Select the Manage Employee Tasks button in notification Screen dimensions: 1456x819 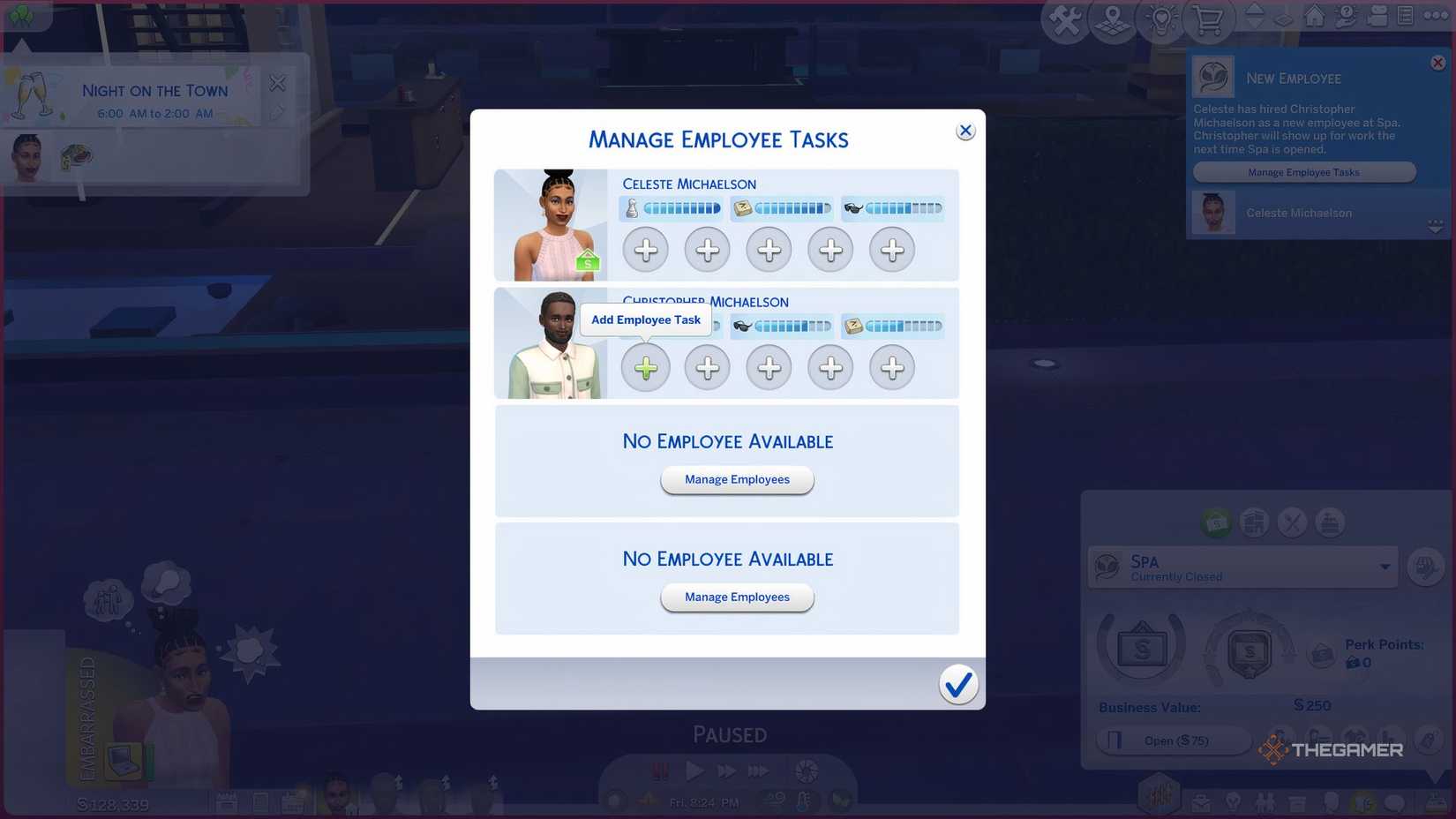tap(1303, 171)
